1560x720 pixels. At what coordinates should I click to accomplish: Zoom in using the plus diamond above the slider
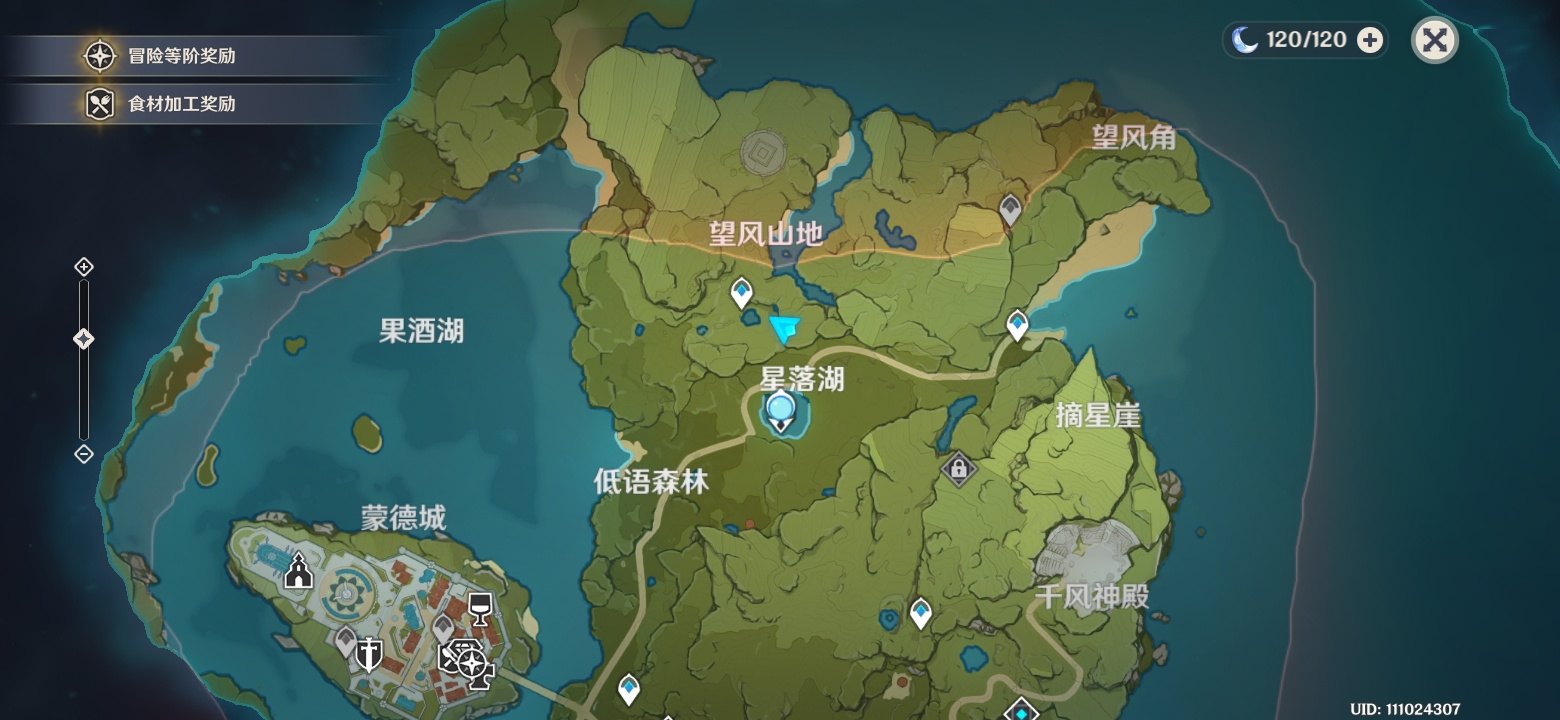(x=83, y=267)
